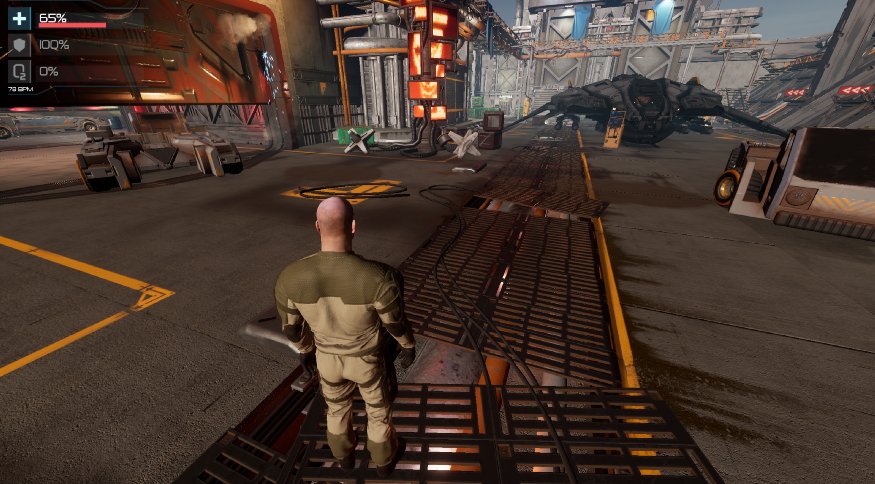Image resolution: width=875 pixels, height=484 pixels.
Task: Click the O2 oxygen icon
Action: click(20, 71)
